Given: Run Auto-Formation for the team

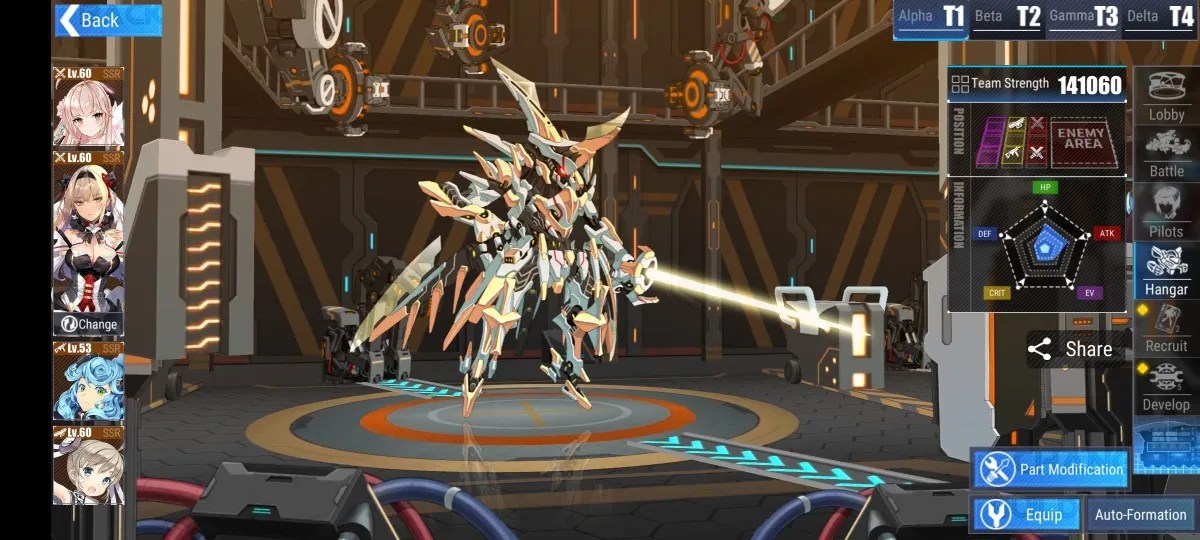Looking at the screenshot, I should 1140,515.
